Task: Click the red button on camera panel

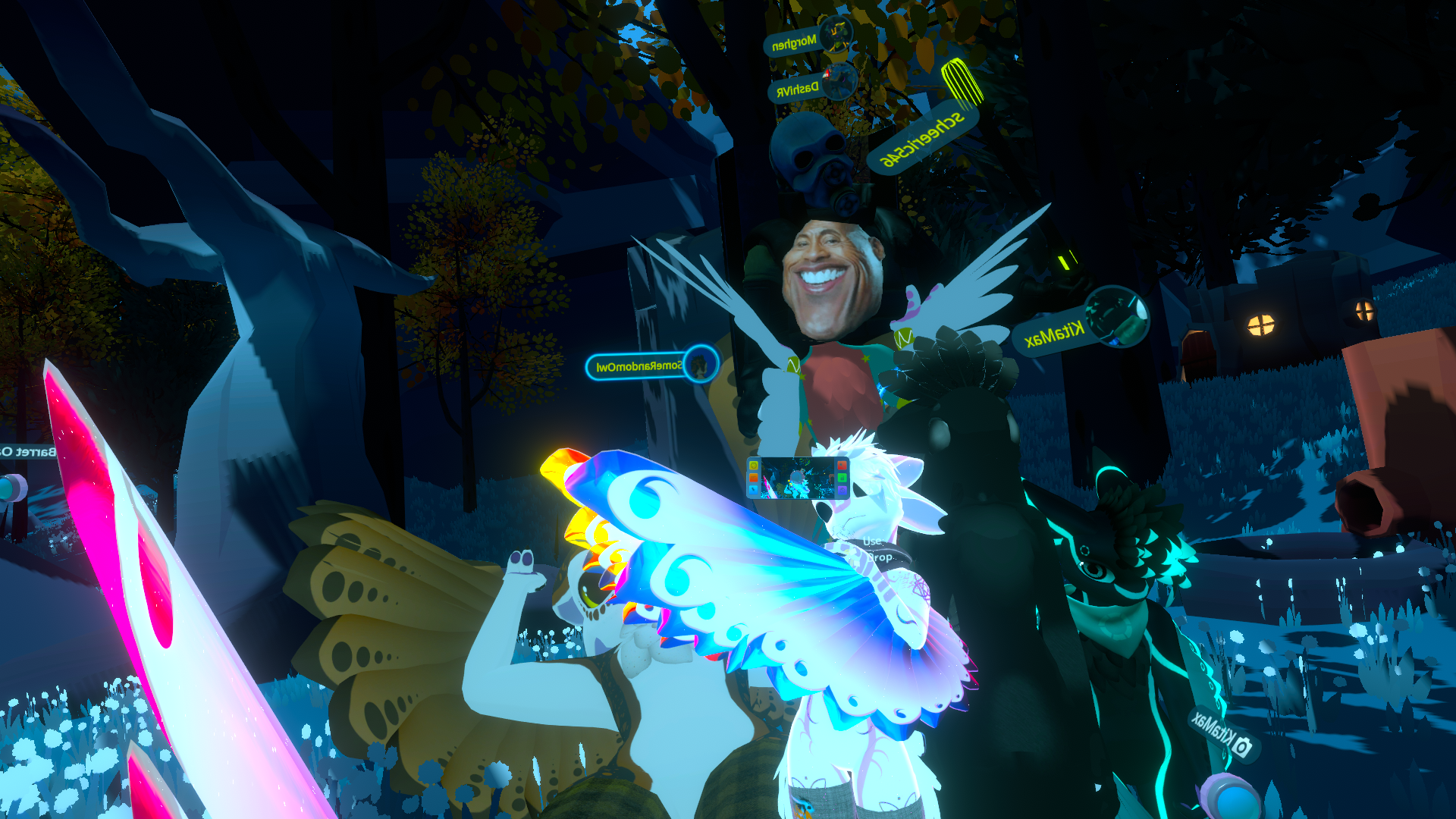Action: 842,465
